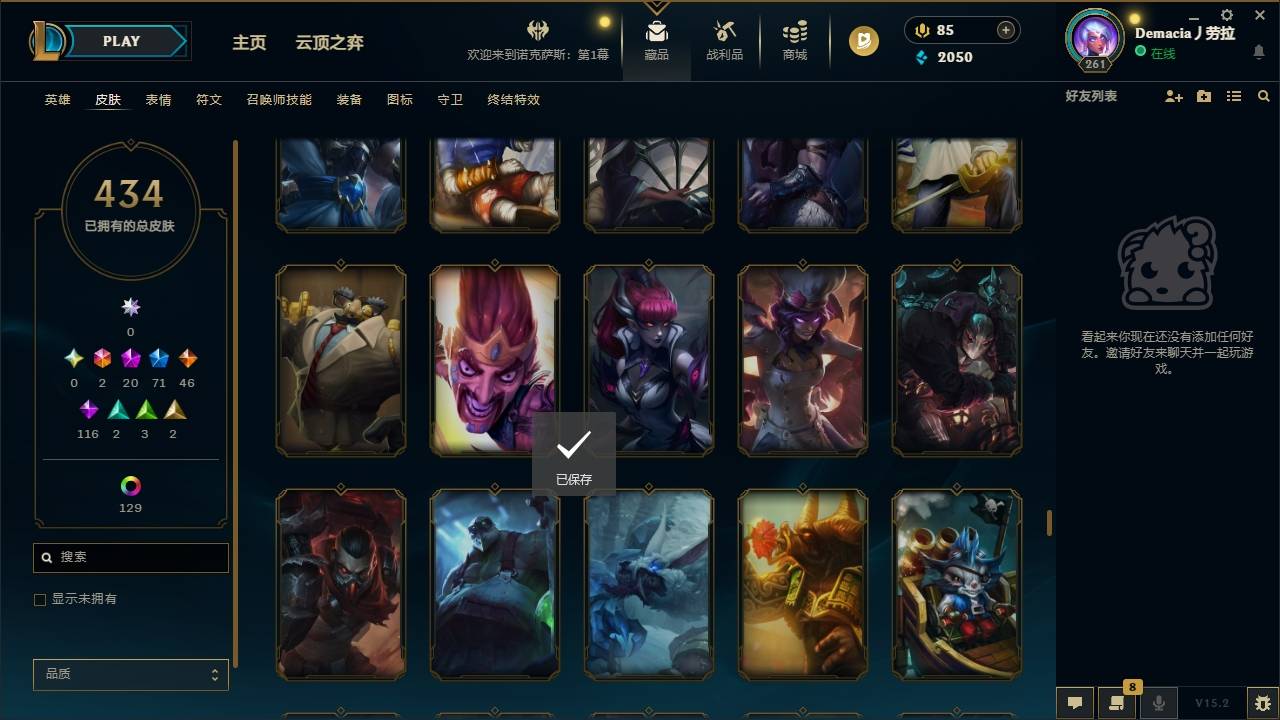Open the friend search magnifier icon

coord(1264,96)
